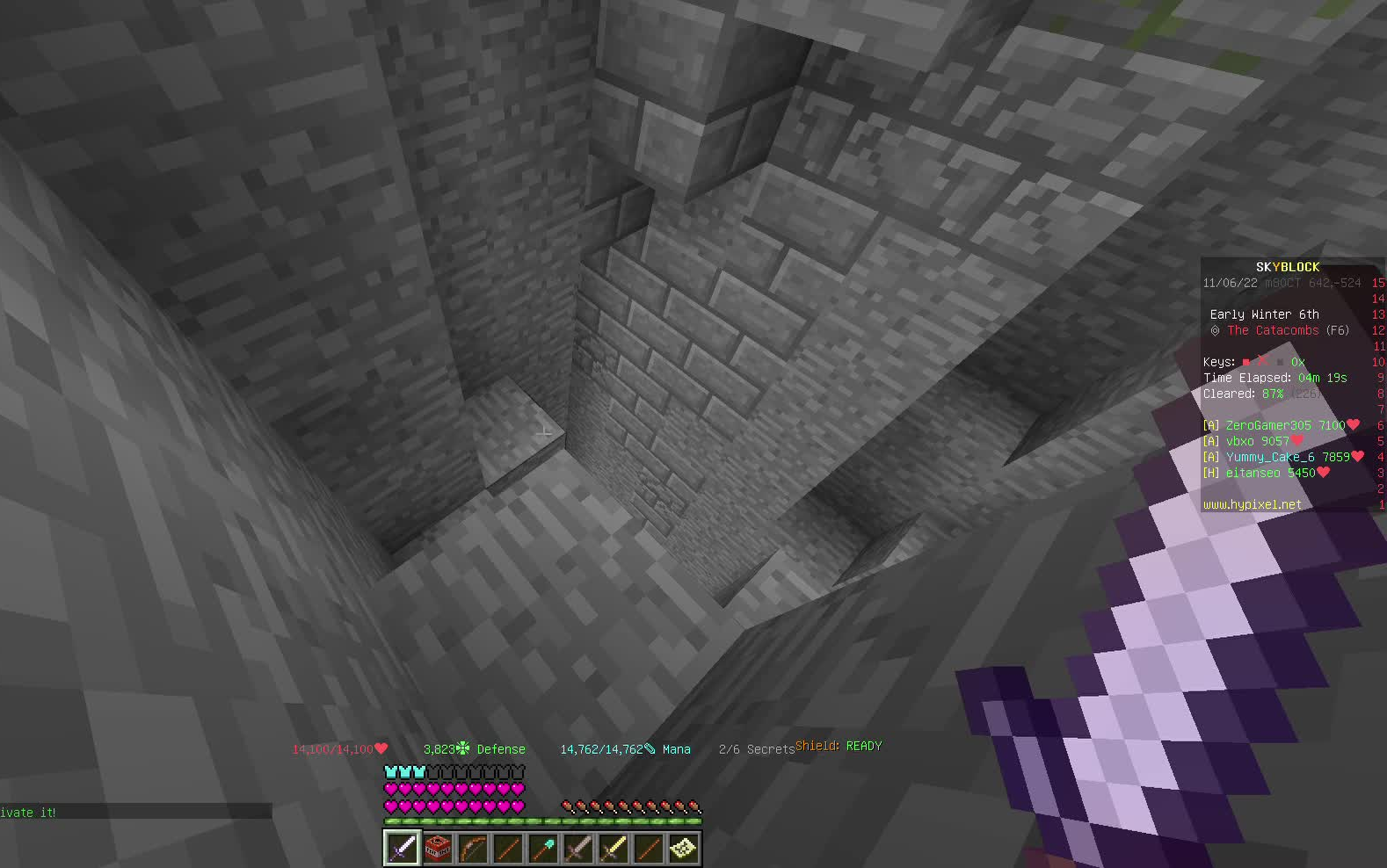Click the 2/6 Secrets counter
This screenshot has width=1387, height=868.
[x=757, y=749]
